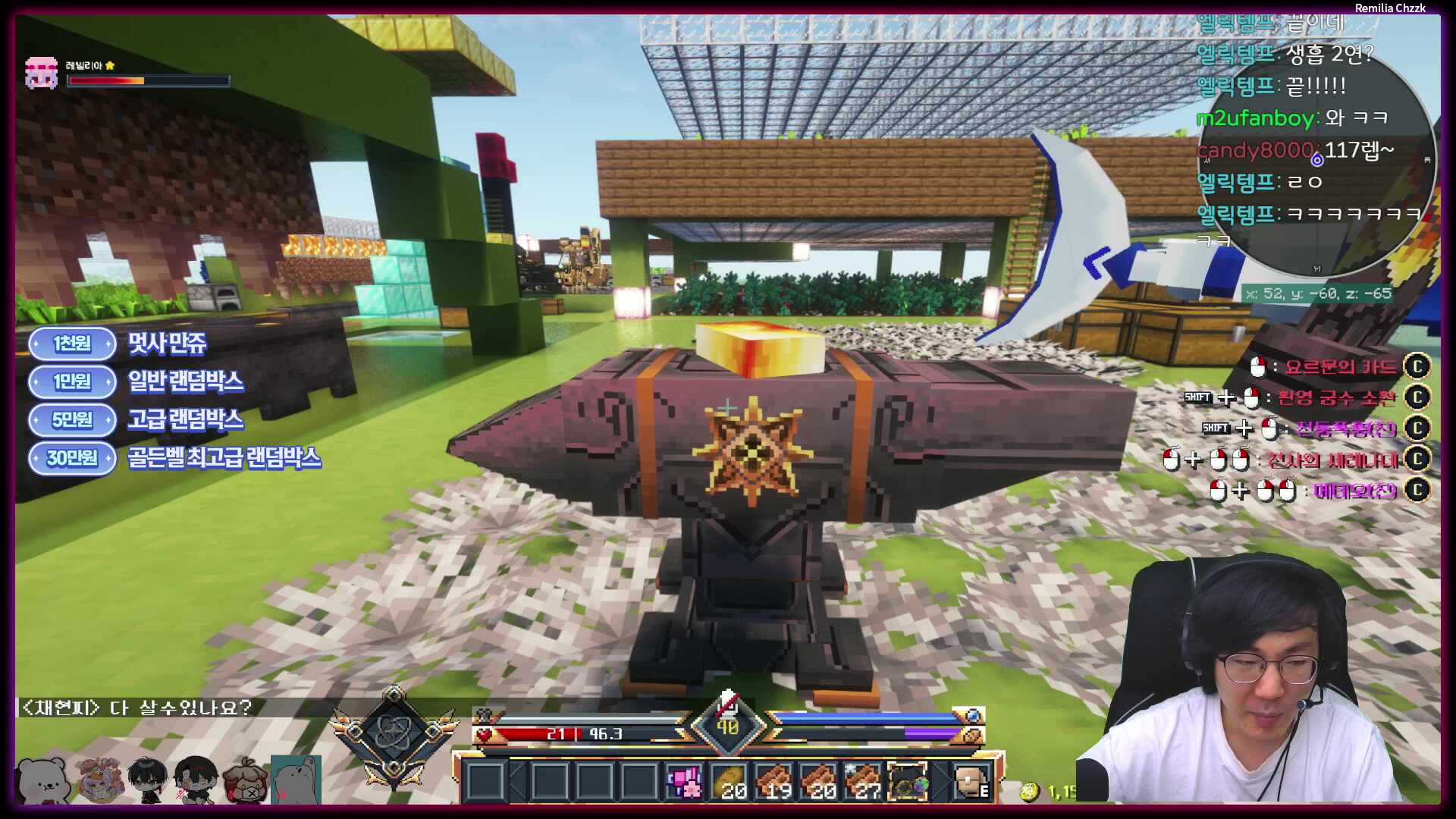The height and width of the screenshot is (819, 1456).
Task: Click the 30만원 골든벨 최고급 랜덤박스 row
Action: (175, 458)
